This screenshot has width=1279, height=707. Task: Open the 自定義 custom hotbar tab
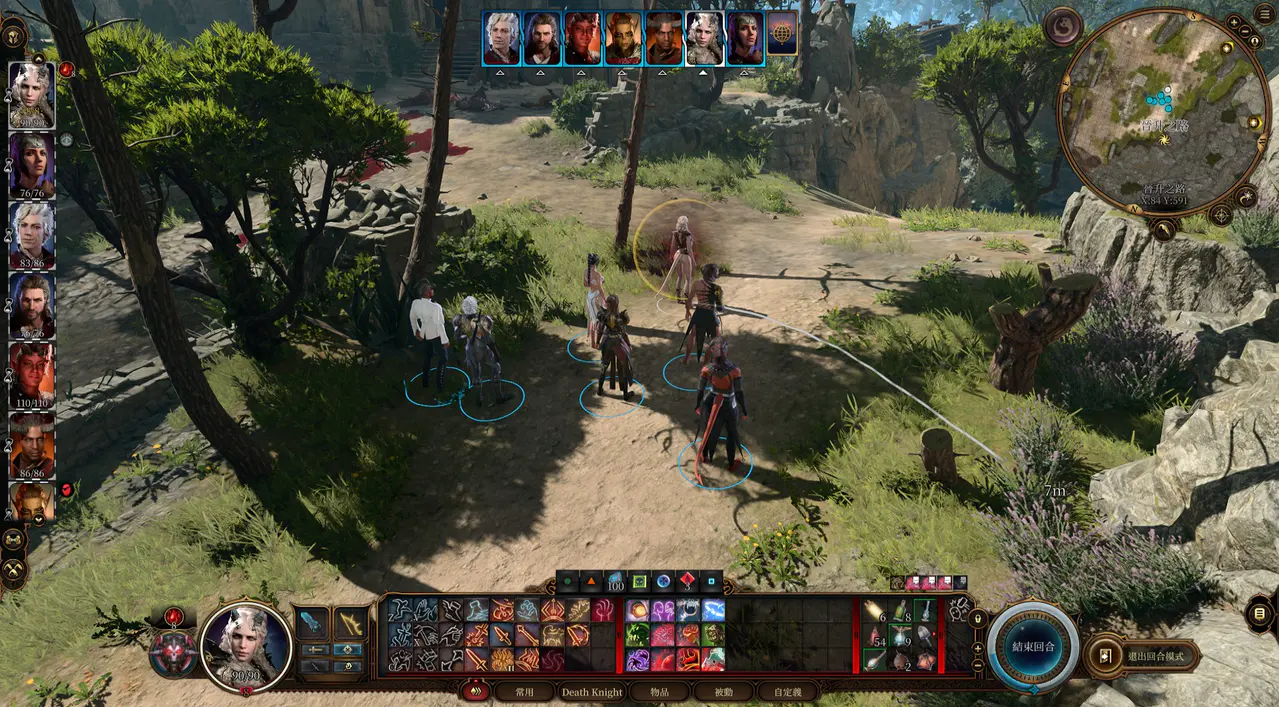click(x=788, y=691)
